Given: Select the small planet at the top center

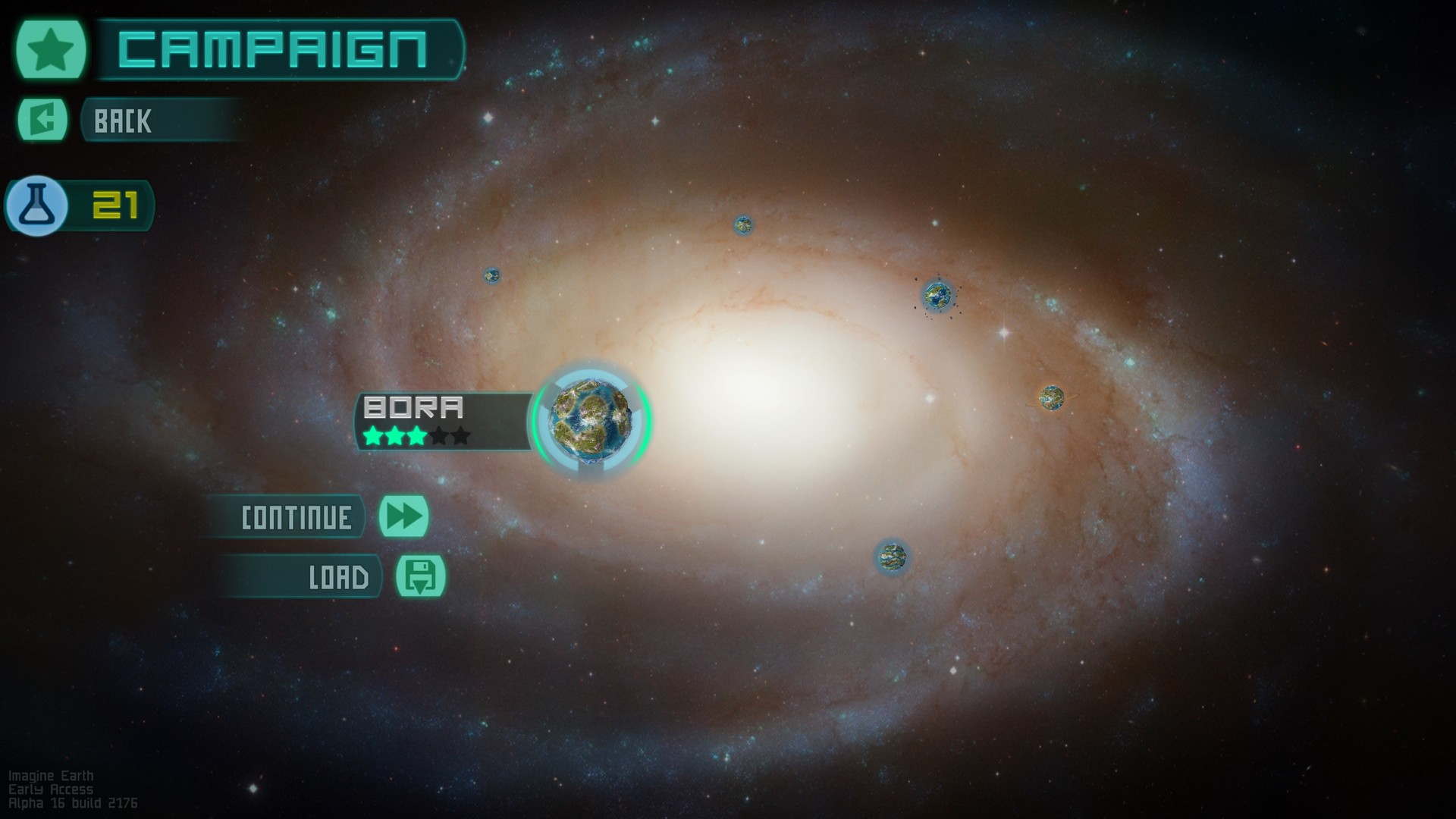Looking at the screenshot, I should pyautogui.click(x=743, y=223).
